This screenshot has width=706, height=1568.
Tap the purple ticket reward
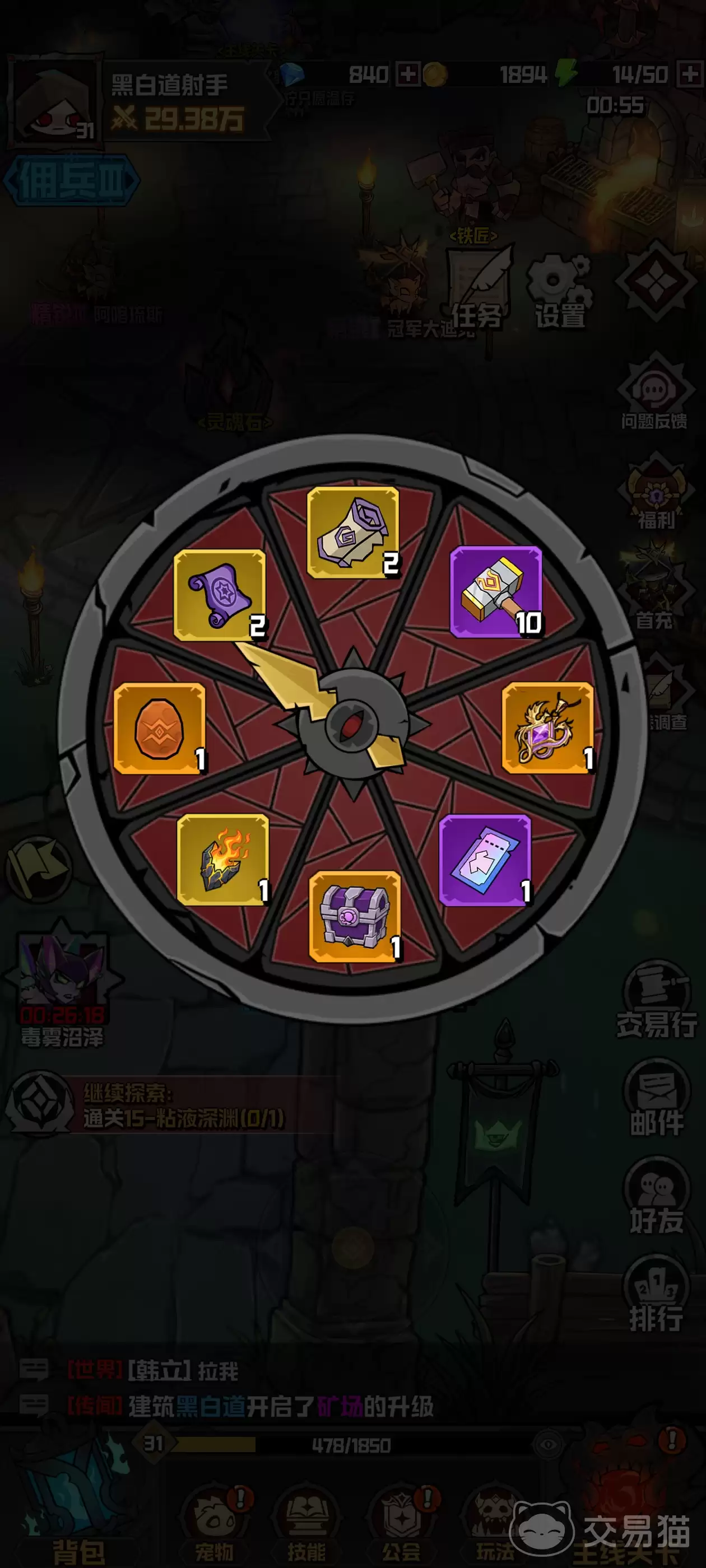485,860
